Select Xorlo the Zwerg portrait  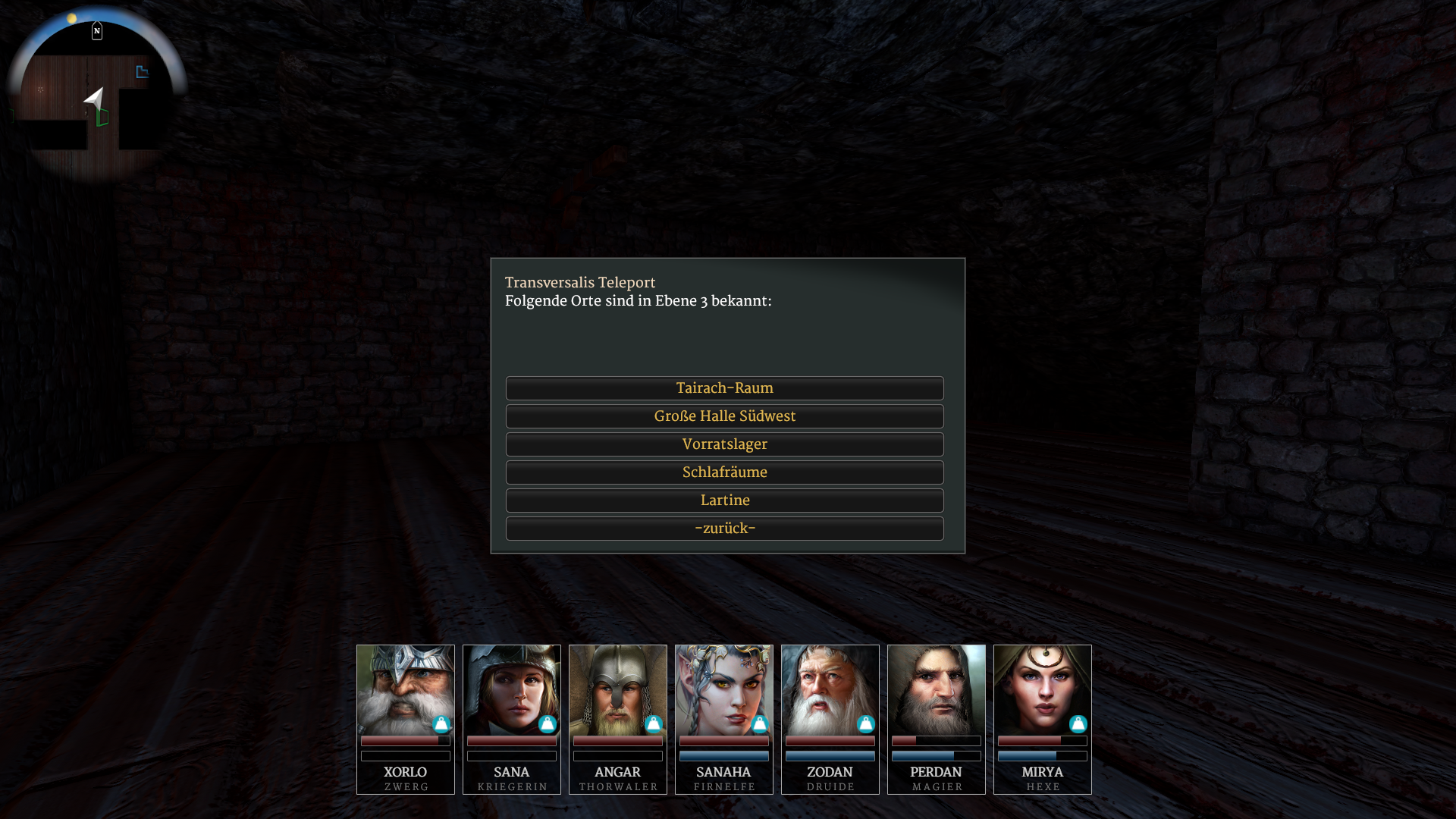pos(406,690)
